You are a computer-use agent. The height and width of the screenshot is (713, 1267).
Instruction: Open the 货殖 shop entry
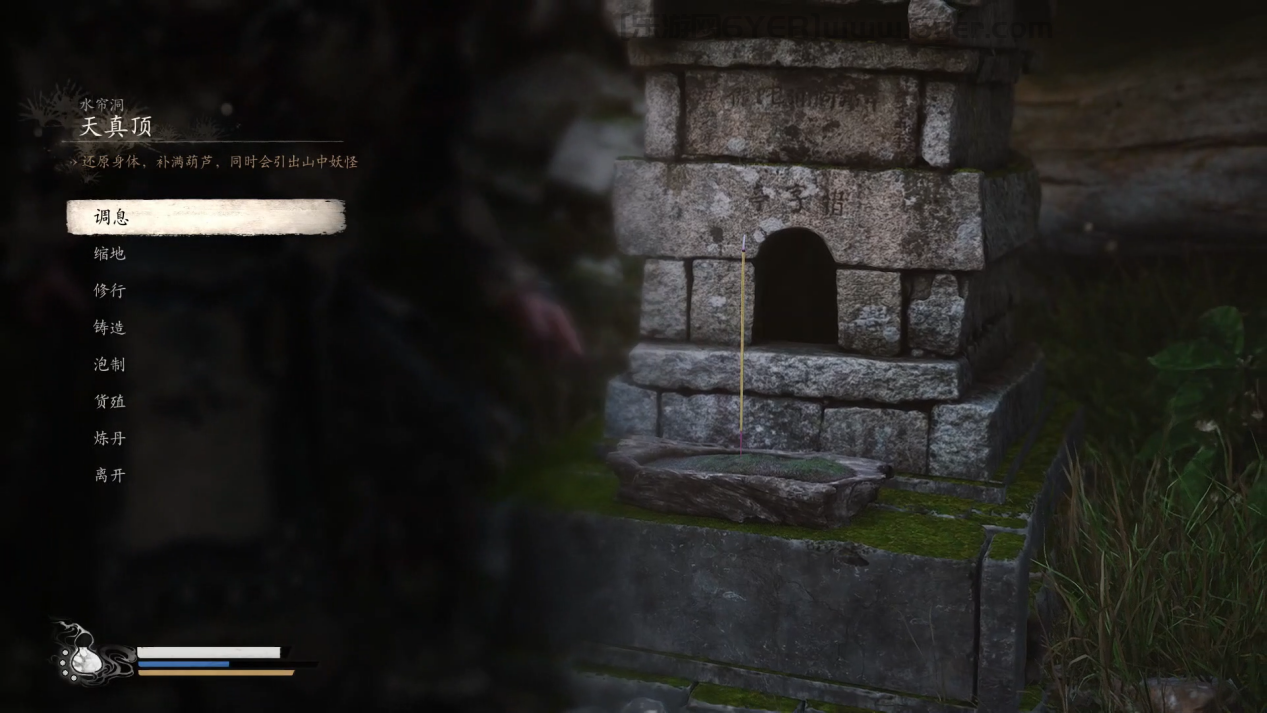110,402
